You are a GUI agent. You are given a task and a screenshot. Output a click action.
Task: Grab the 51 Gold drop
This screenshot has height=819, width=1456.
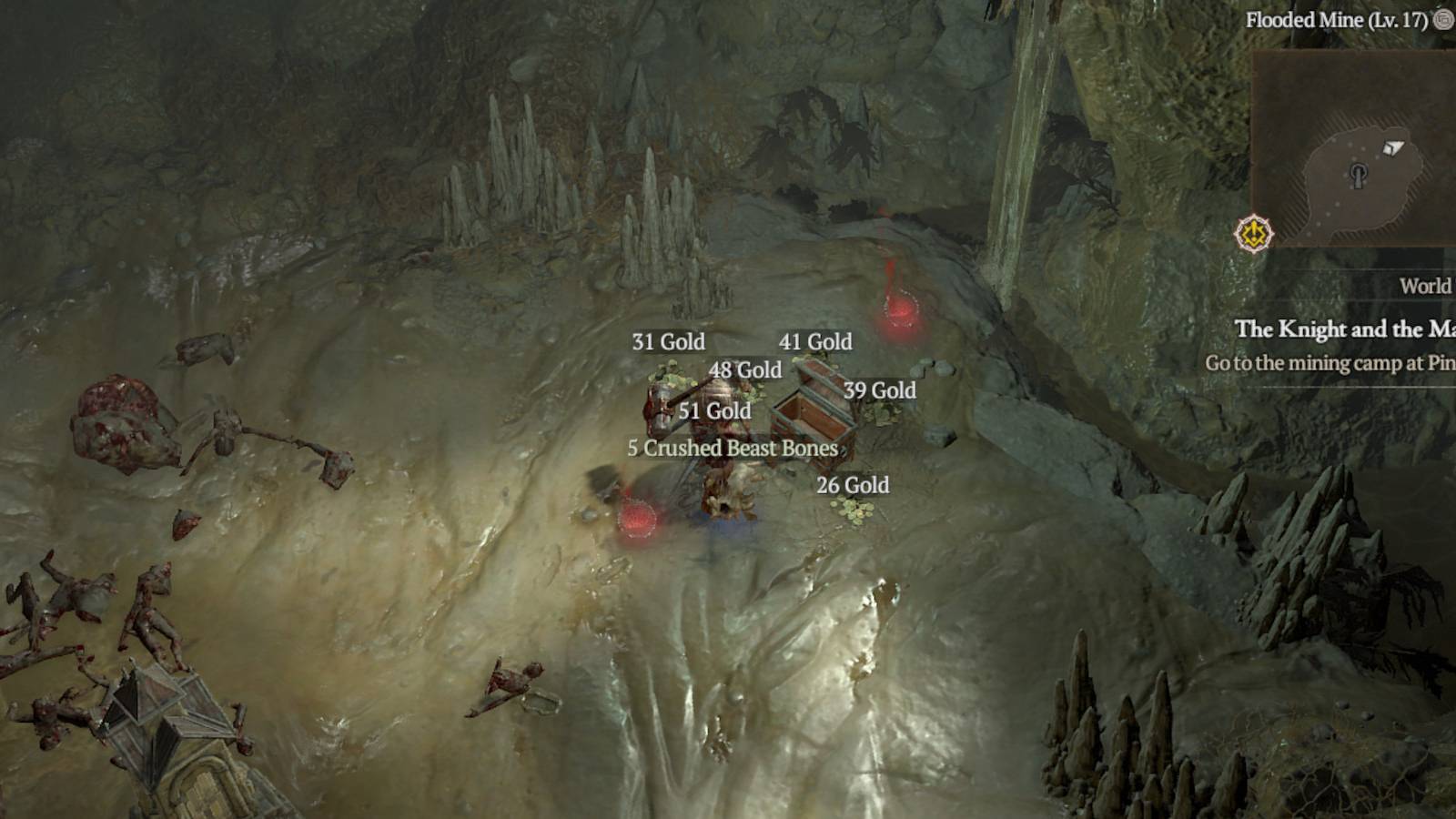[x=713, y=411]
